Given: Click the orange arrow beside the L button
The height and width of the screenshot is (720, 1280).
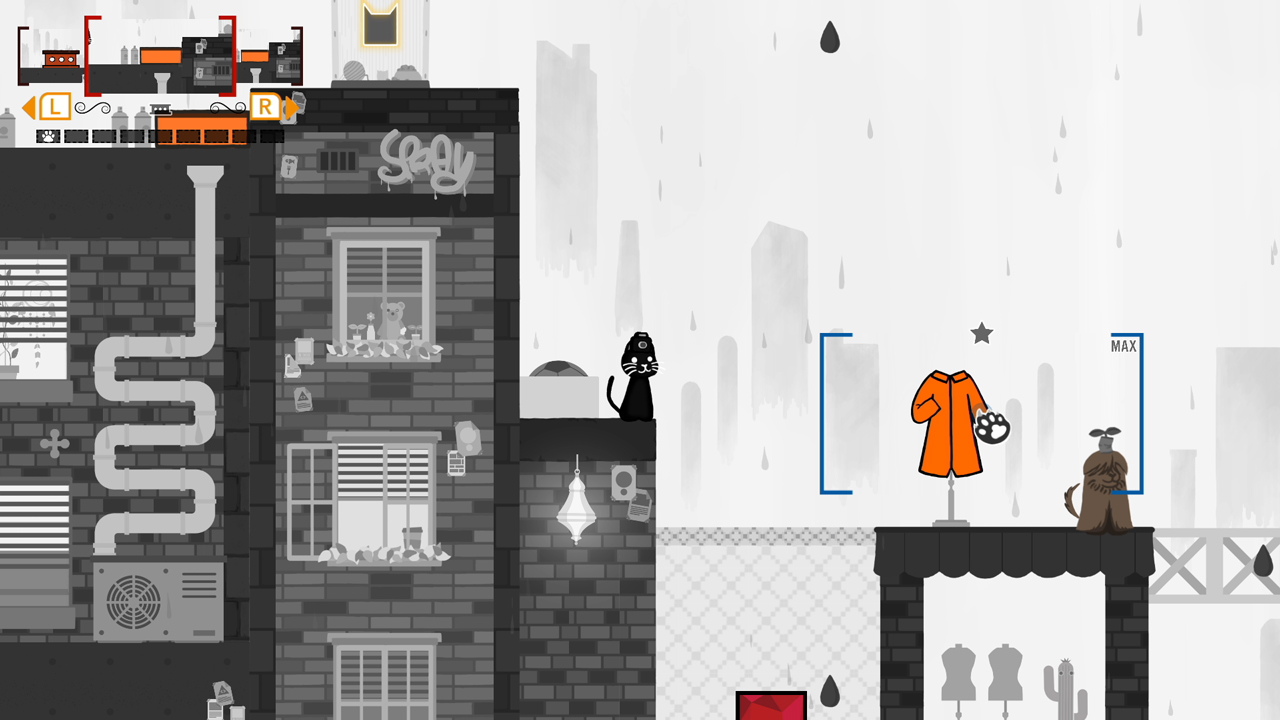Looking at the screenshot, I should point(28,106).
